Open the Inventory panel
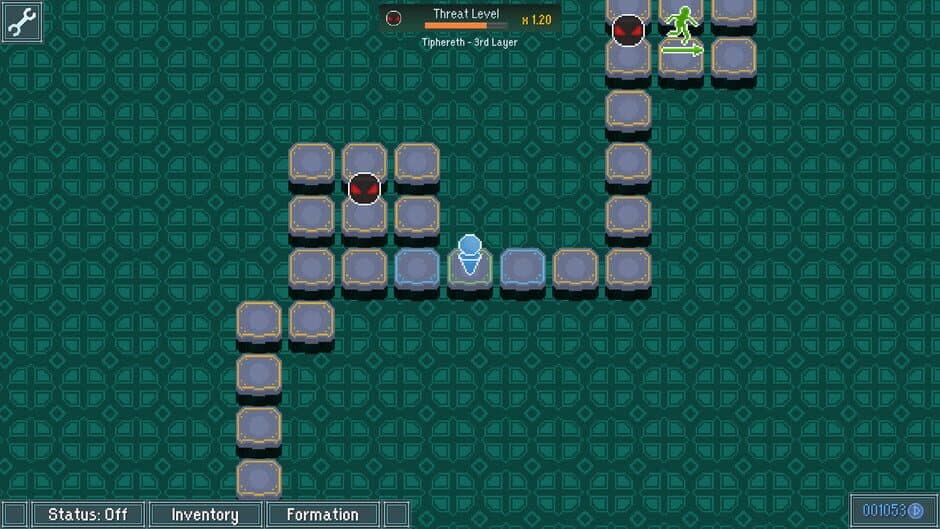 point(205,515)
